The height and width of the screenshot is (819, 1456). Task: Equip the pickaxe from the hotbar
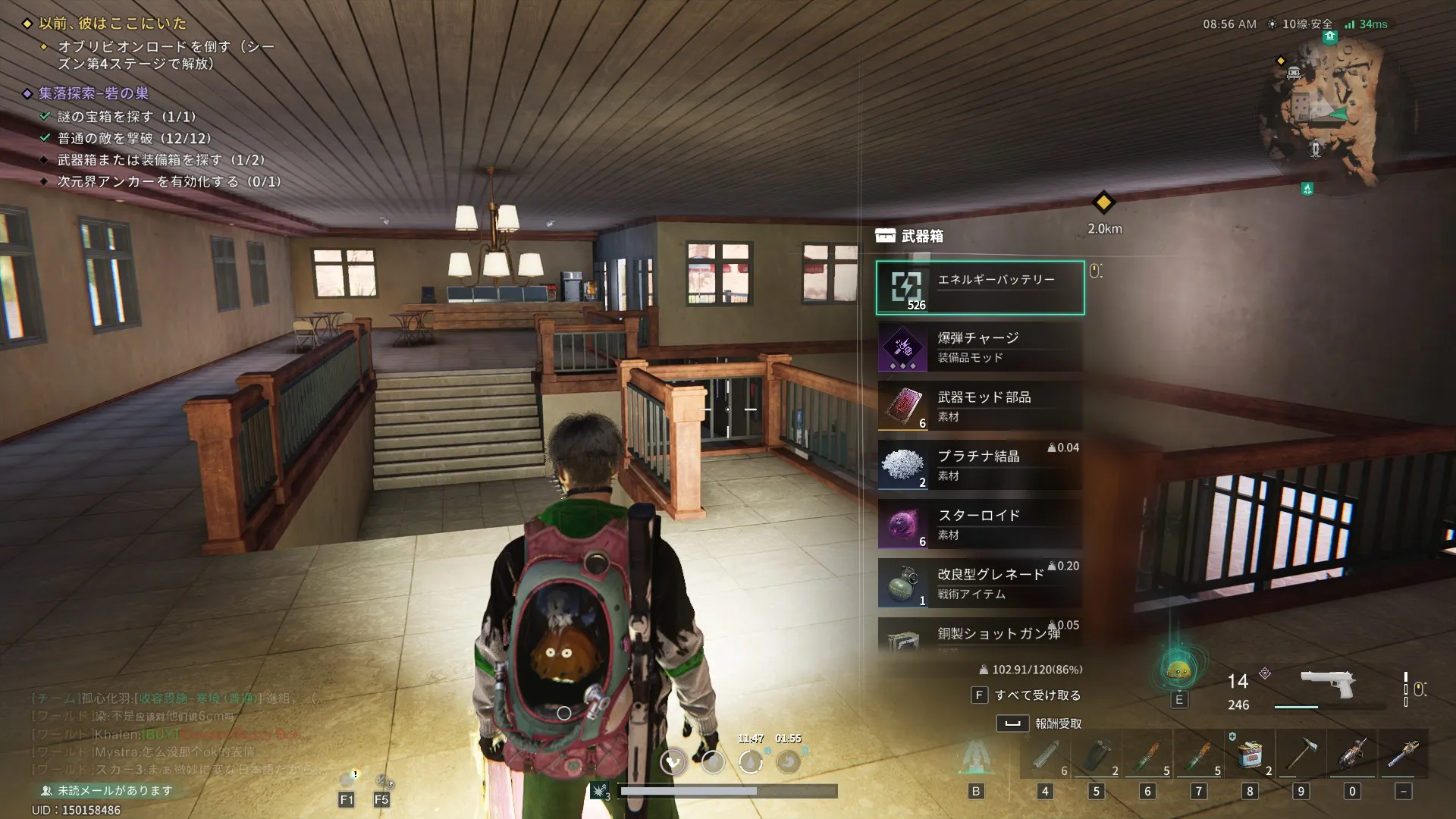[1301, 755]
